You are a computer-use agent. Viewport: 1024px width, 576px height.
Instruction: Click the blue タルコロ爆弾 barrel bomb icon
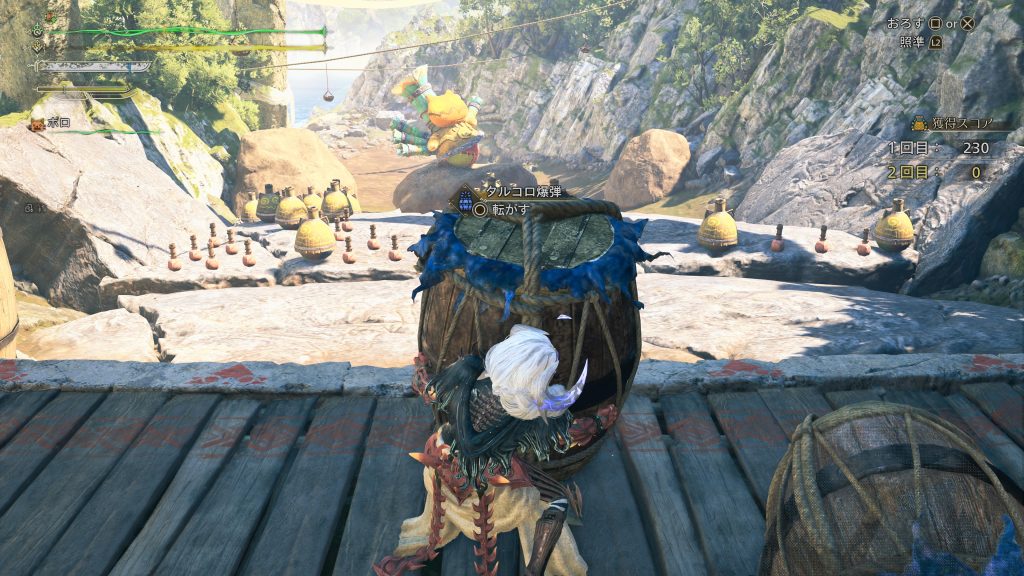[466, 201]
